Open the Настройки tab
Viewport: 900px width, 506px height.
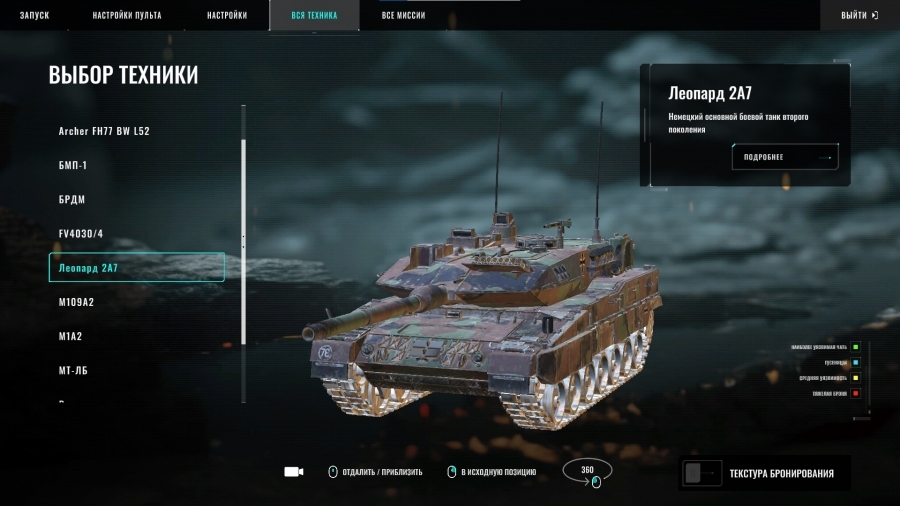point(227,16)
